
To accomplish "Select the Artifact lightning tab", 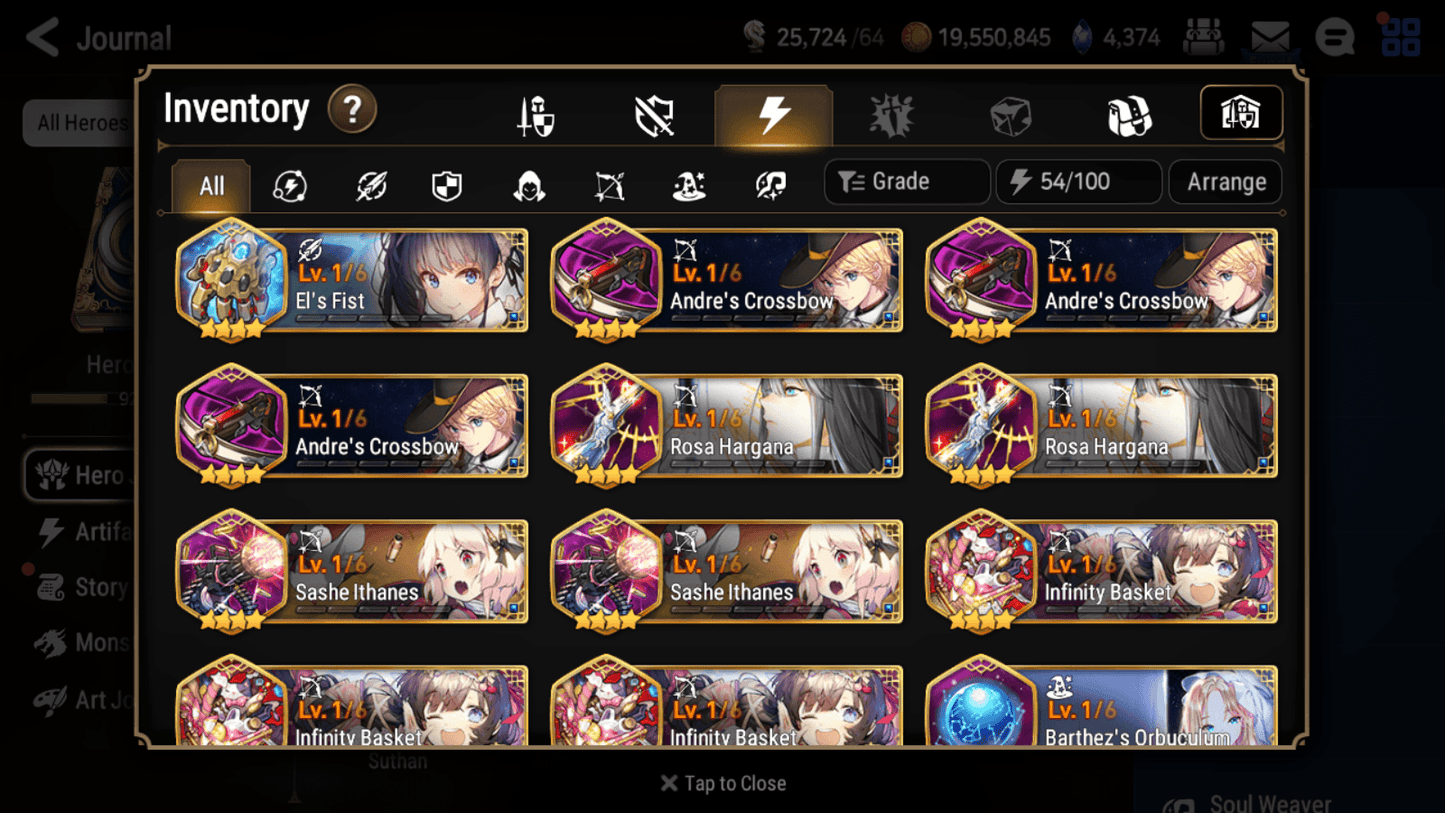I will coord(774,113).
